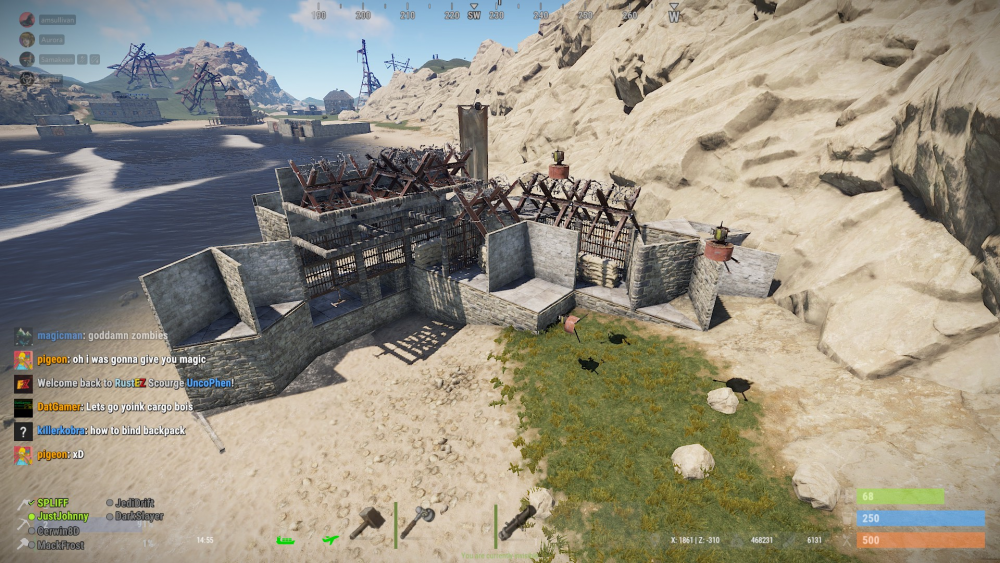The image size is (1000, 563).
Task: Select the hatchet hotbar slot
Action: coord(416,521)
